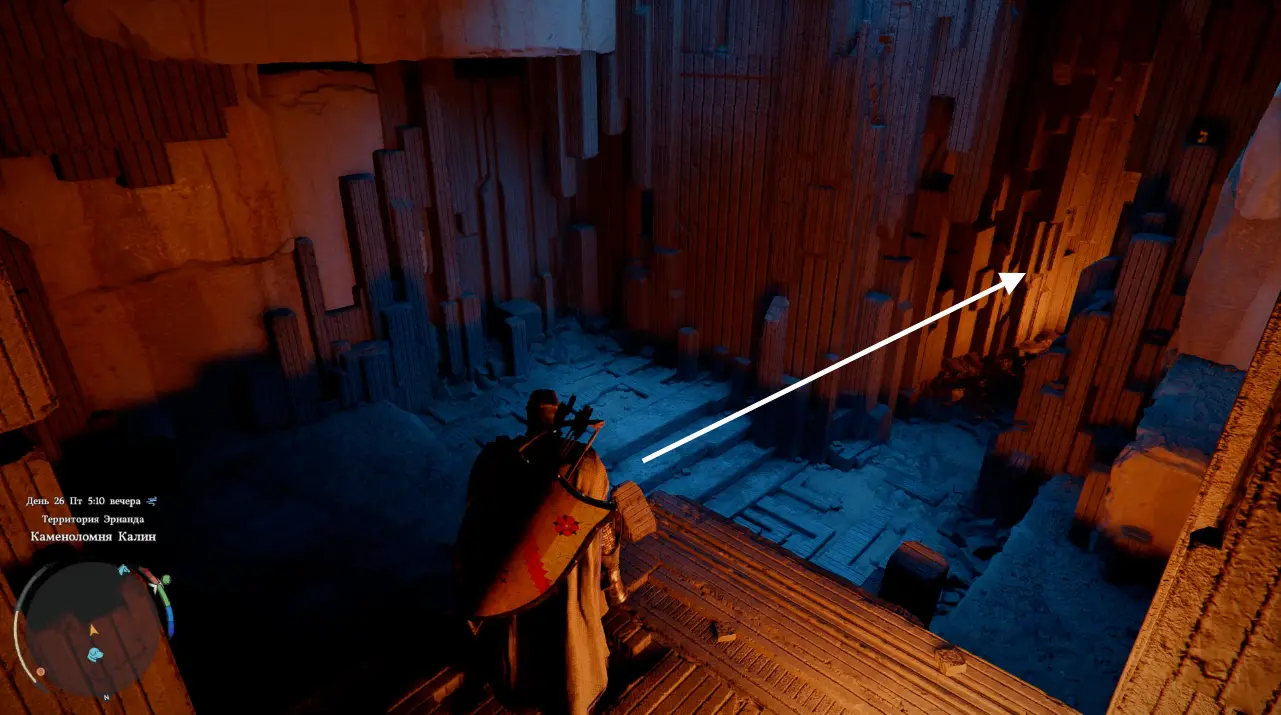This screenshot has height=715, width=1281.
Task: Select the orange player arrow on minimap
Action: click(x=94, y=630)
